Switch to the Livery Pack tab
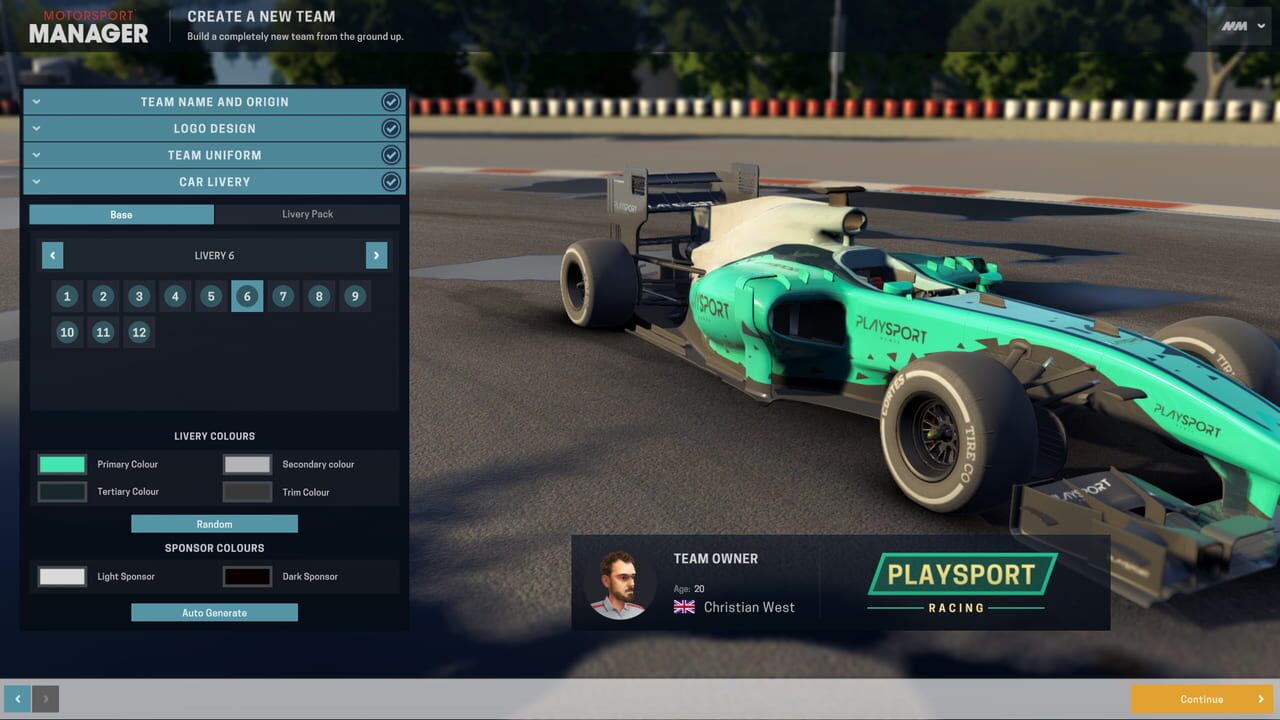Viewport: 1280px width, 720px height. pos(307,214)
